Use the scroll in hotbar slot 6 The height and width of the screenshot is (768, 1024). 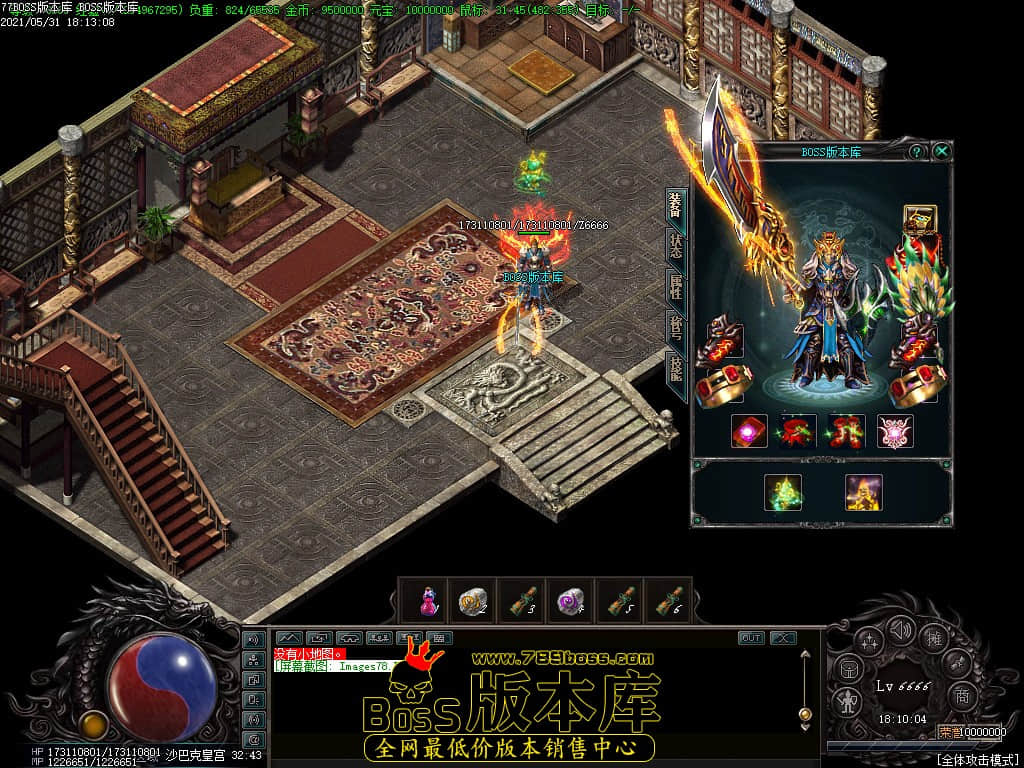tap(671, 601)
